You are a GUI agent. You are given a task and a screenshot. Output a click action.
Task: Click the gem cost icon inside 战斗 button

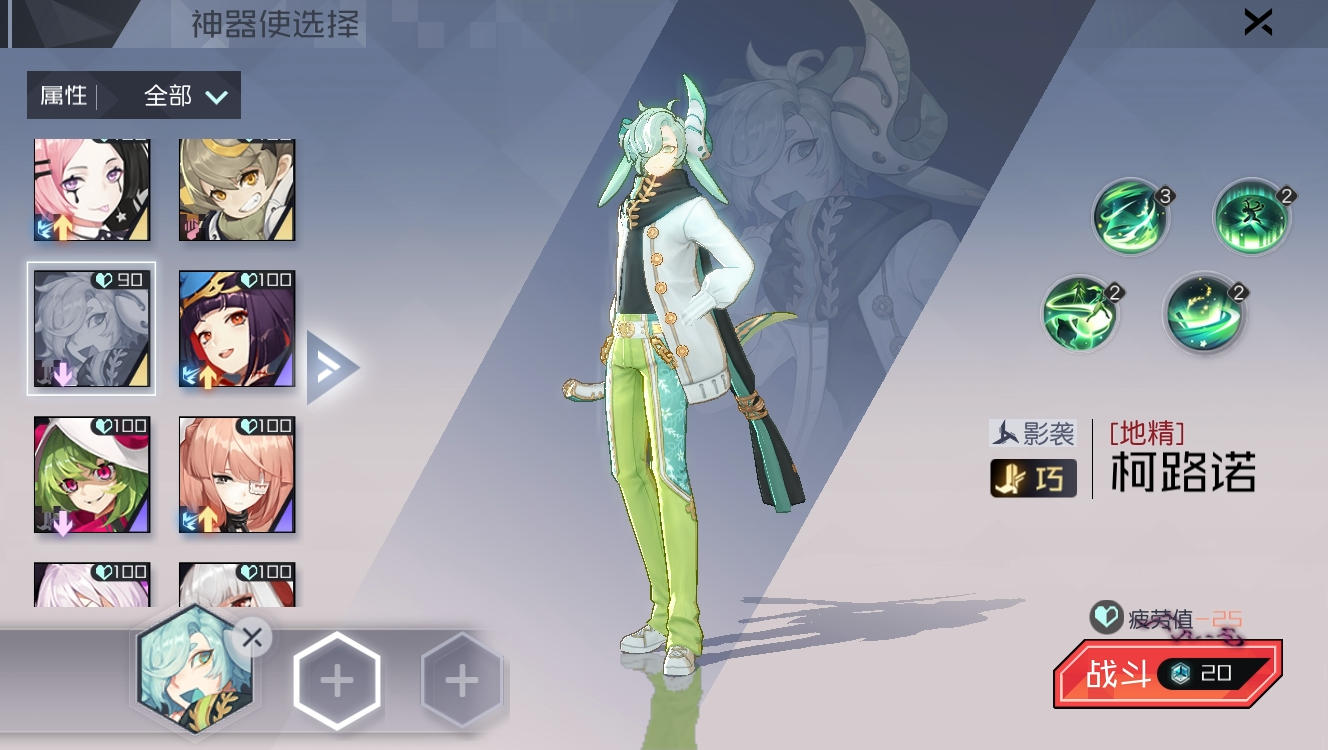coord(1181,675)
